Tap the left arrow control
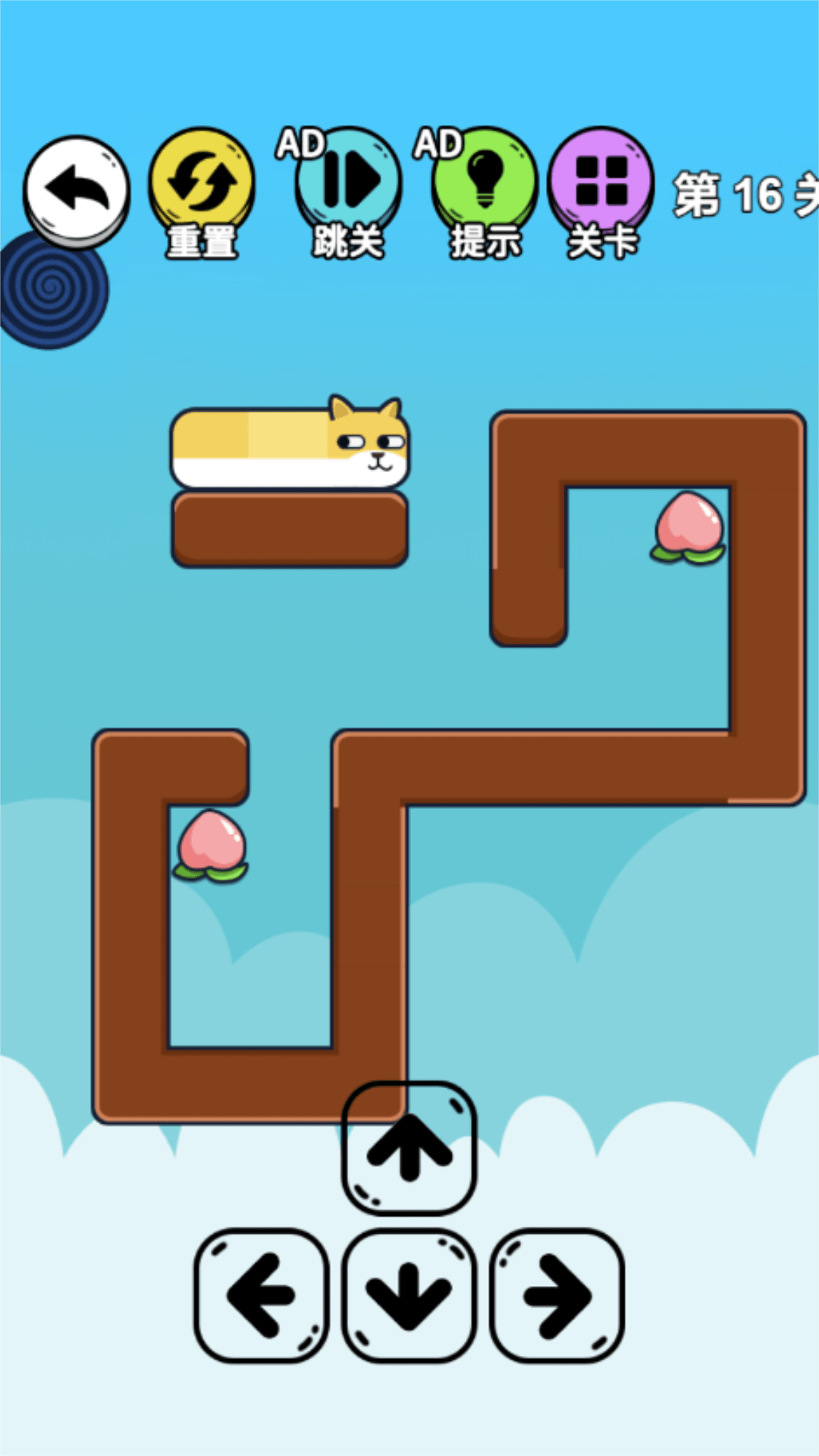The height and width of the screenshot is (1456, 819). coord(262,1295)
